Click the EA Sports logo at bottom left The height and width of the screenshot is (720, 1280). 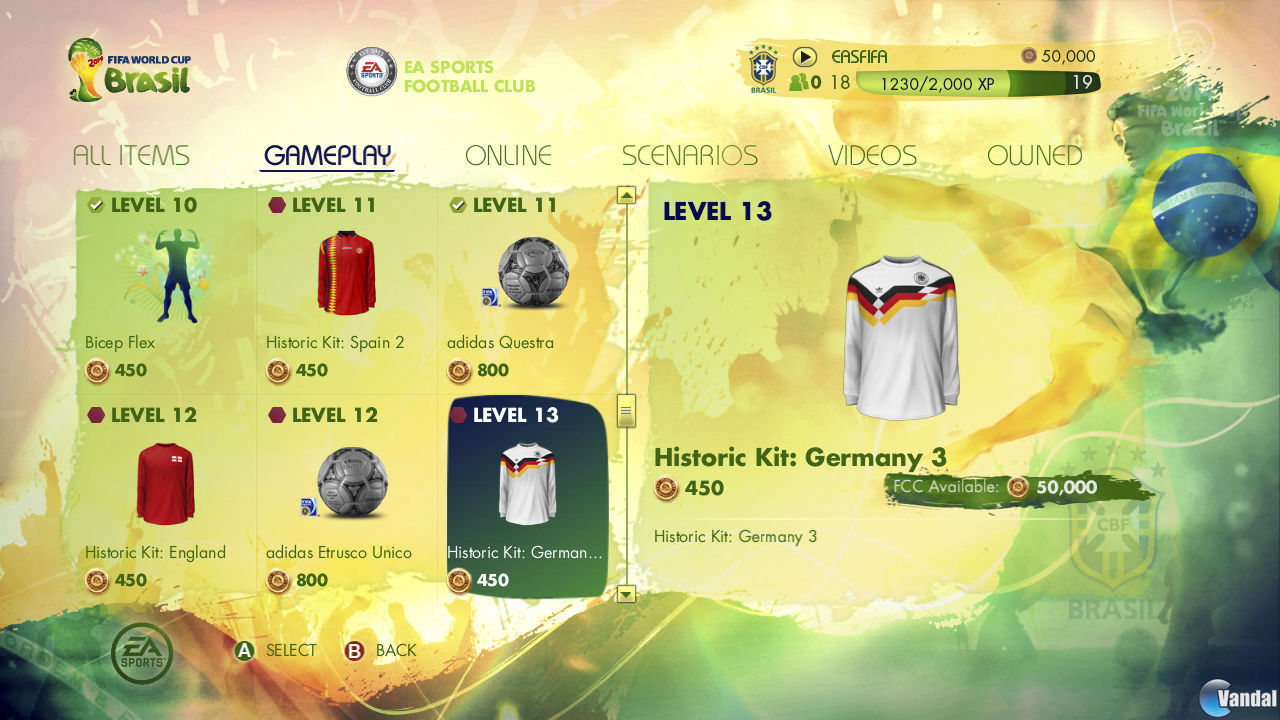(140, 650)
